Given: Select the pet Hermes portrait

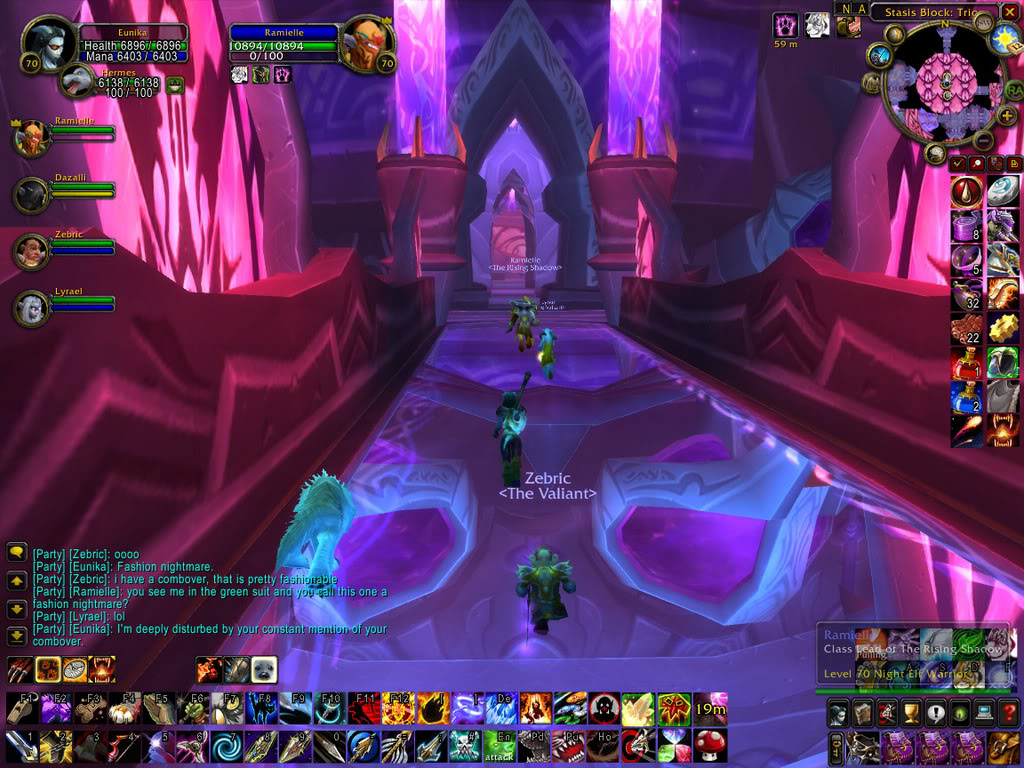Looking at the screenshot, I should point(77,81).
